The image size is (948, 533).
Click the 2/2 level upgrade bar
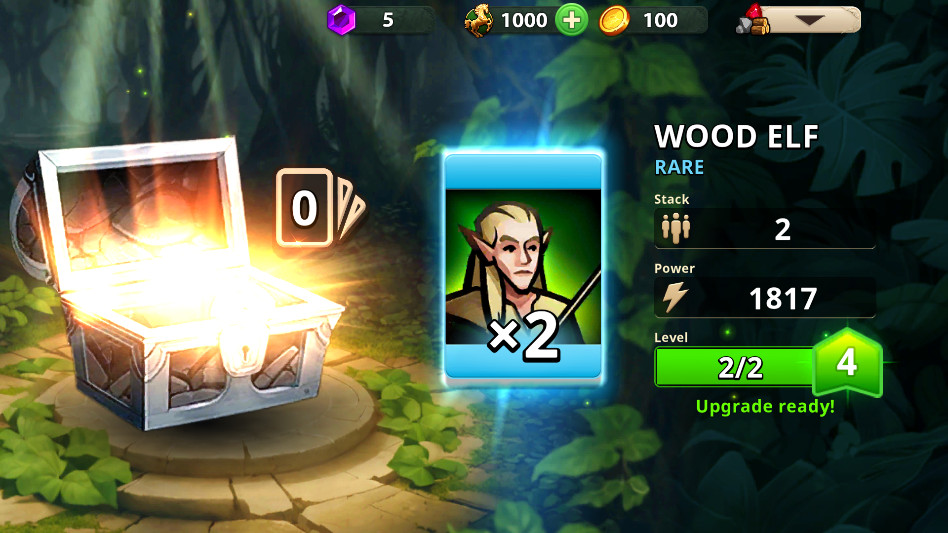click(738, 367)
